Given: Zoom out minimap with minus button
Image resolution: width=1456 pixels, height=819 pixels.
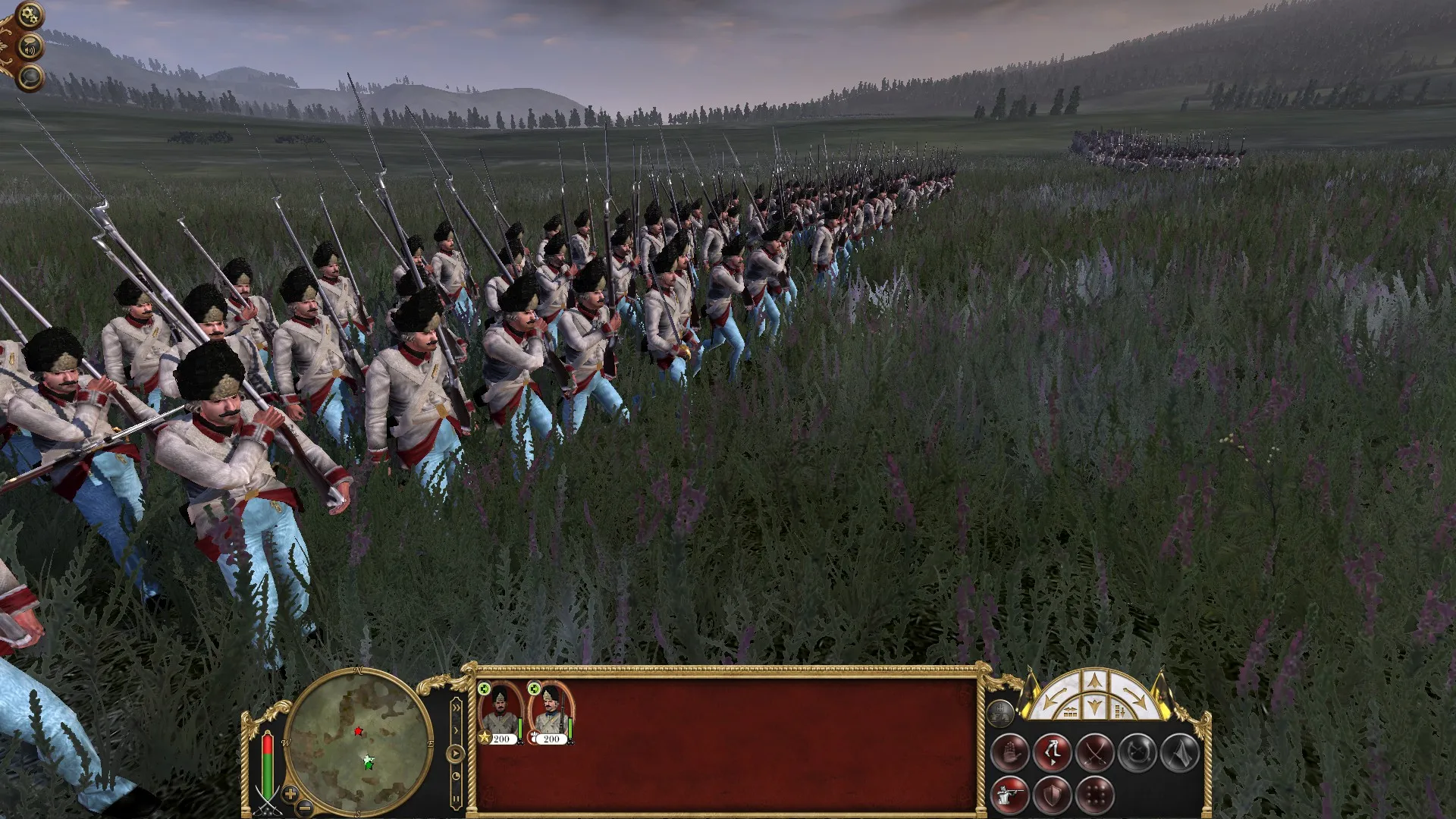Looking at the screenshot, I should click(x=303, y=810).
